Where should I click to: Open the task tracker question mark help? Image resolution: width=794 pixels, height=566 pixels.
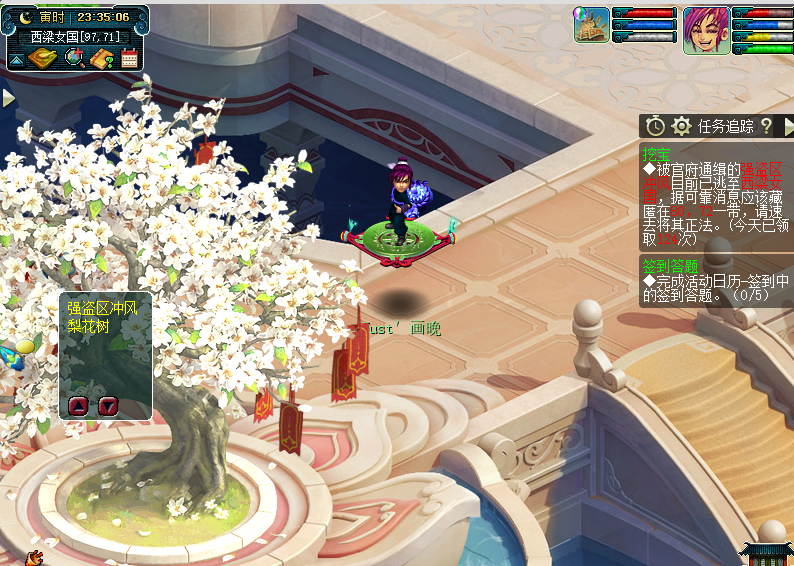766,126
